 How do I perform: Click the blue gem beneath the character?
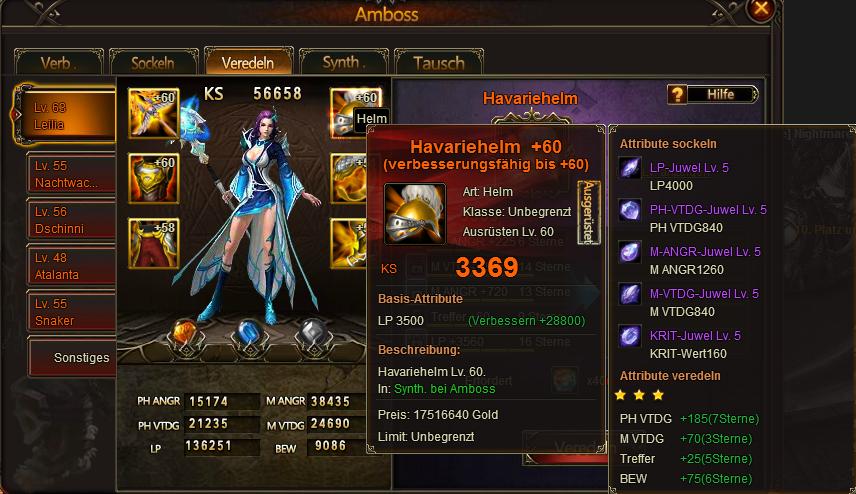tap(248, 335)
